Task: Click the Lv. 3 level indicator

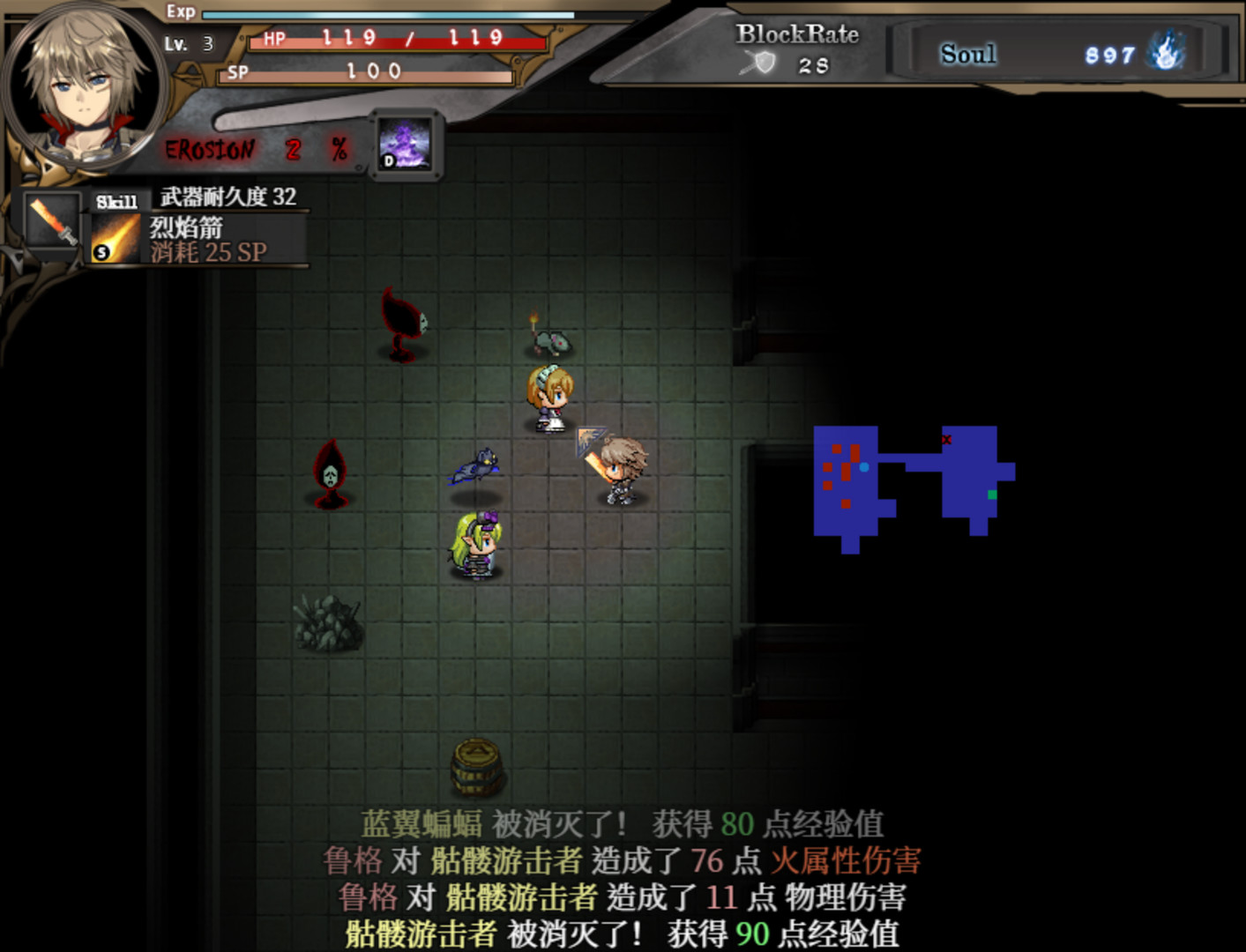Action: (x=189, y=41)
